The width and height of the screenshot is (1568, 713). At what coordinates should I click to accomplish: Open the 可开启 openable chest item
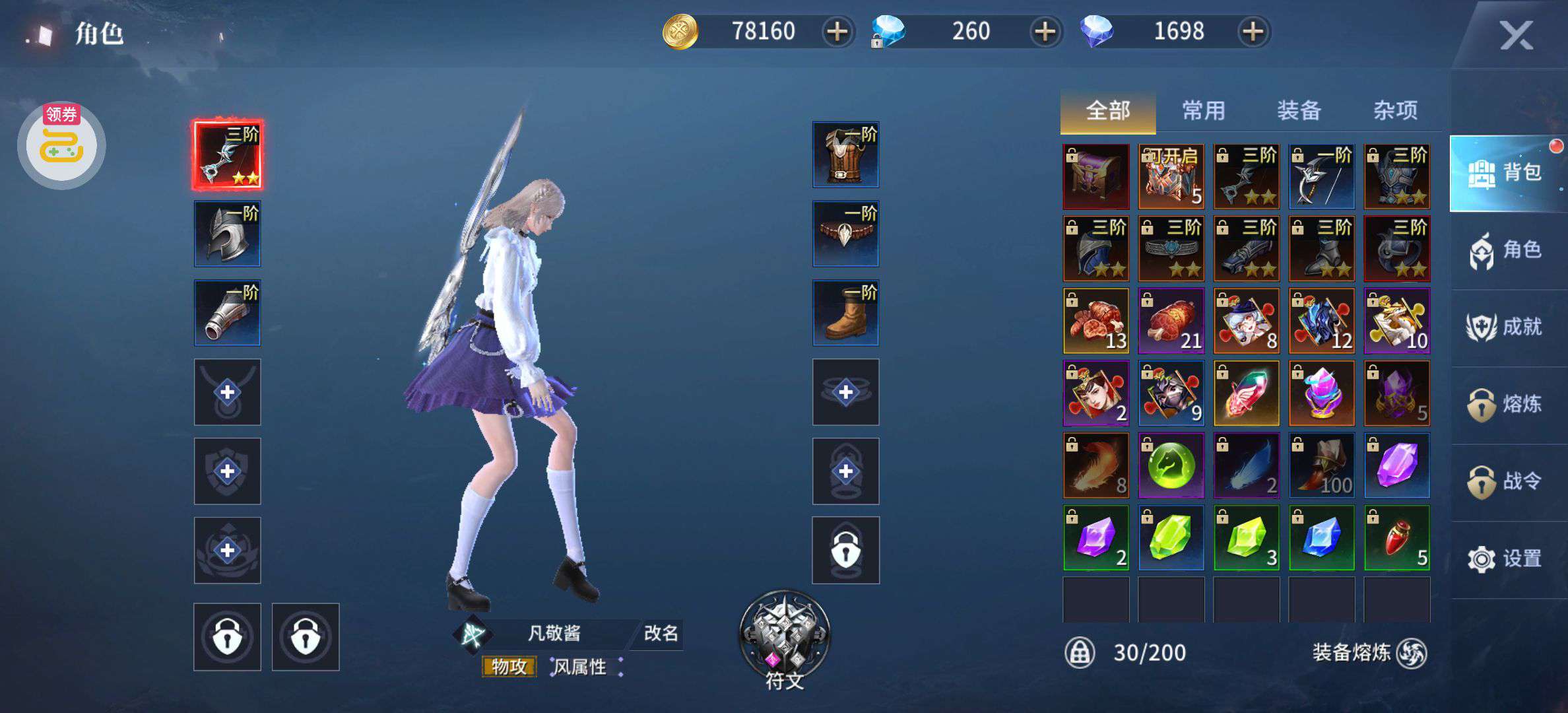point(1171,176)
